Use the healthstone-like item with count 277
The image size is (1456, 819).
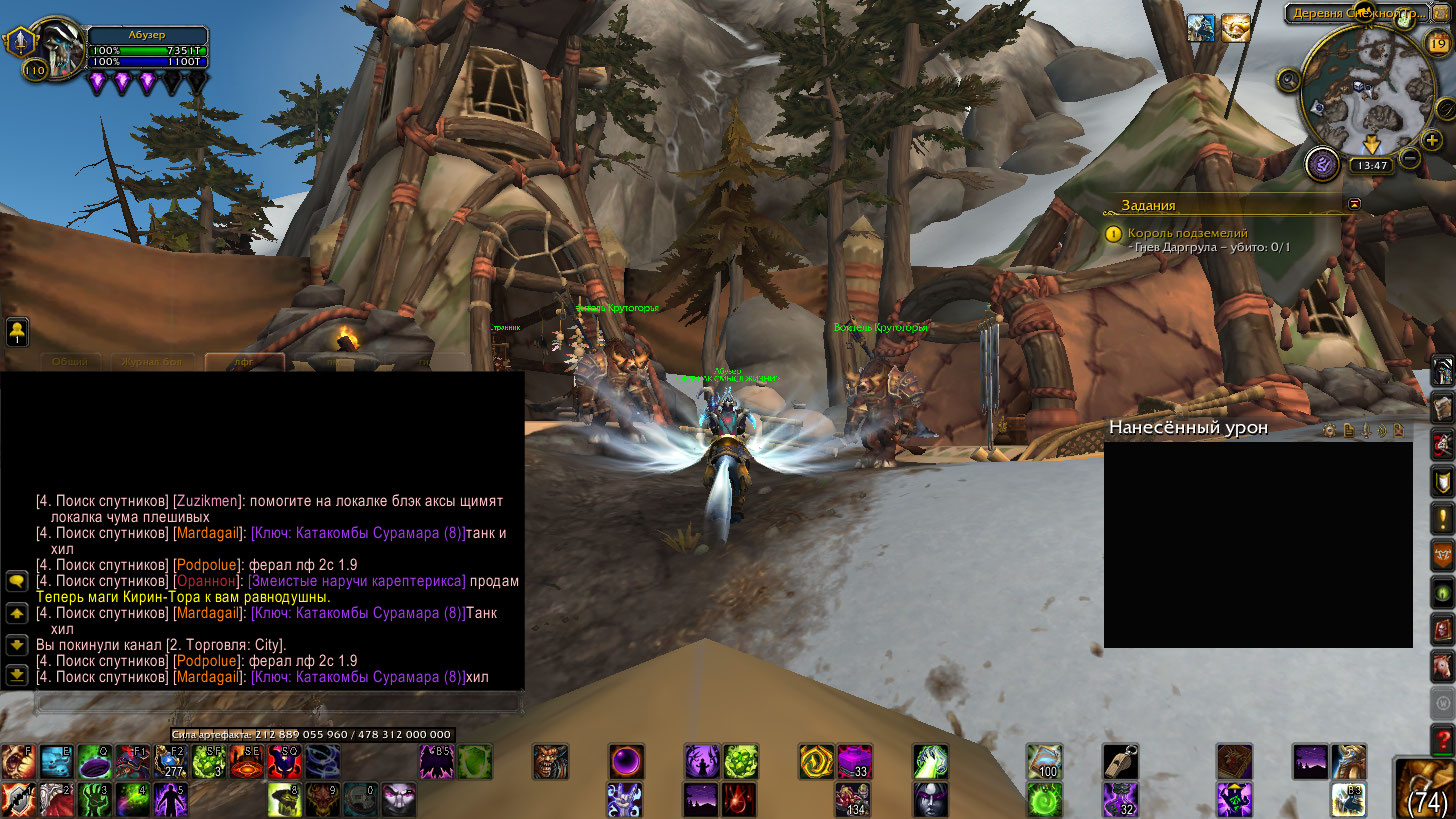[171, 762]
